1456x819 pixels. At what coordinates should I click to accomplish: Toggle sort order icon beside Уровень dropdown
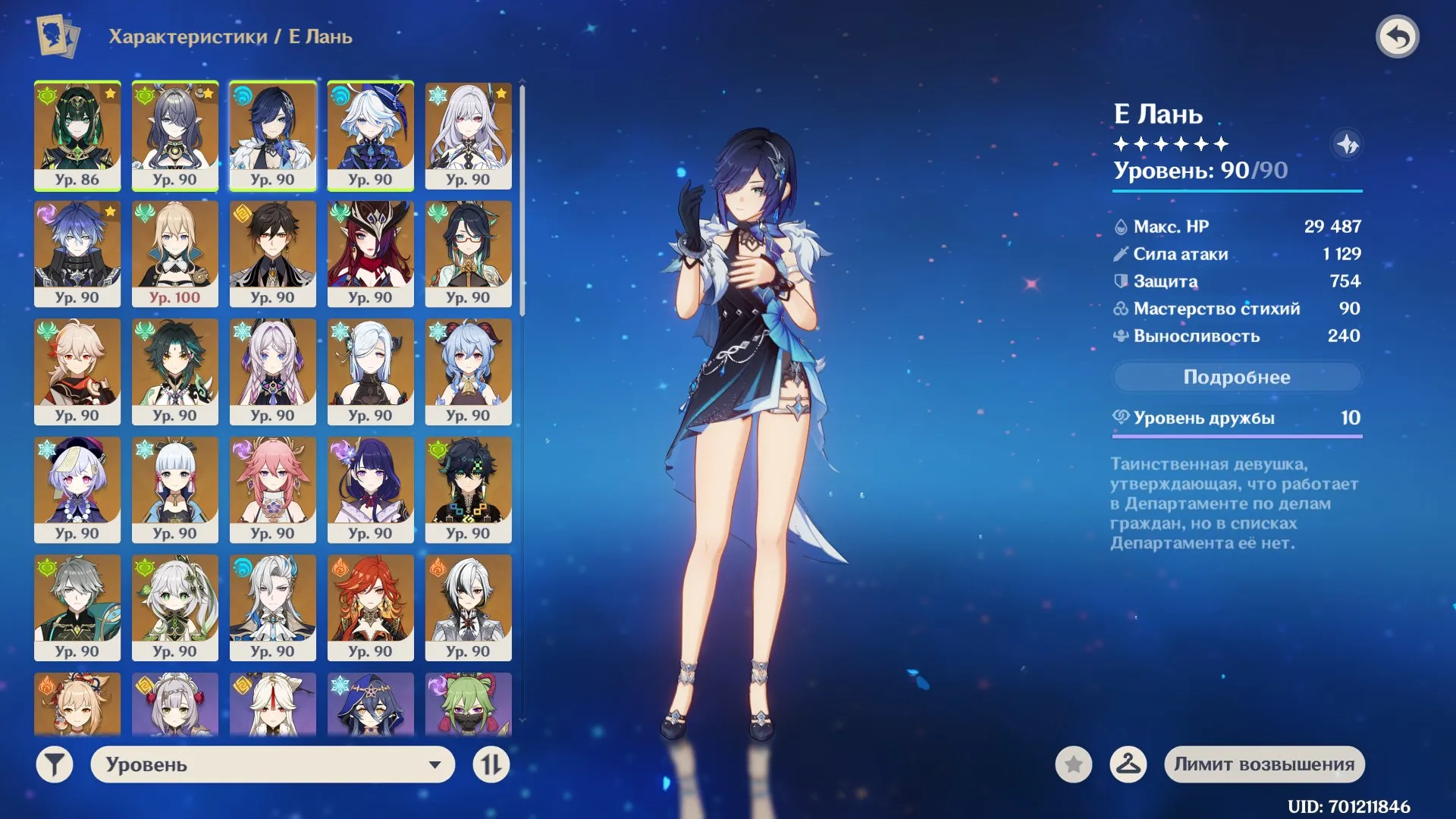coord(491,764)
